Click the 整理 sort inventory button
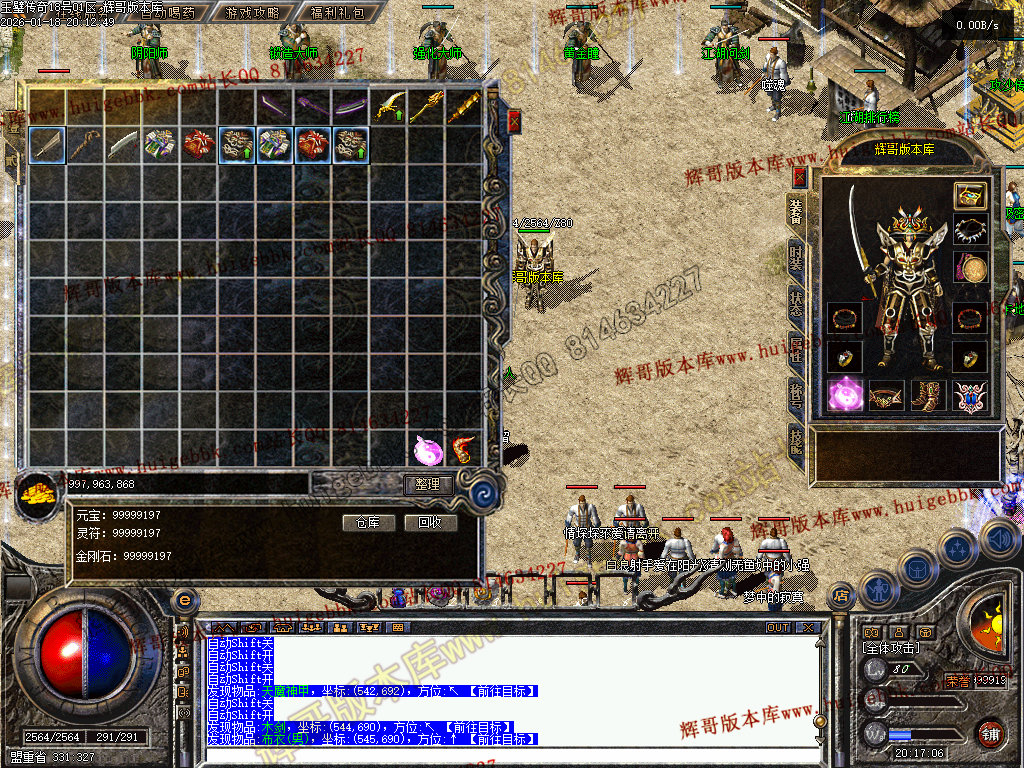This screenshot has height=768, width=1024. click(428, 484)
